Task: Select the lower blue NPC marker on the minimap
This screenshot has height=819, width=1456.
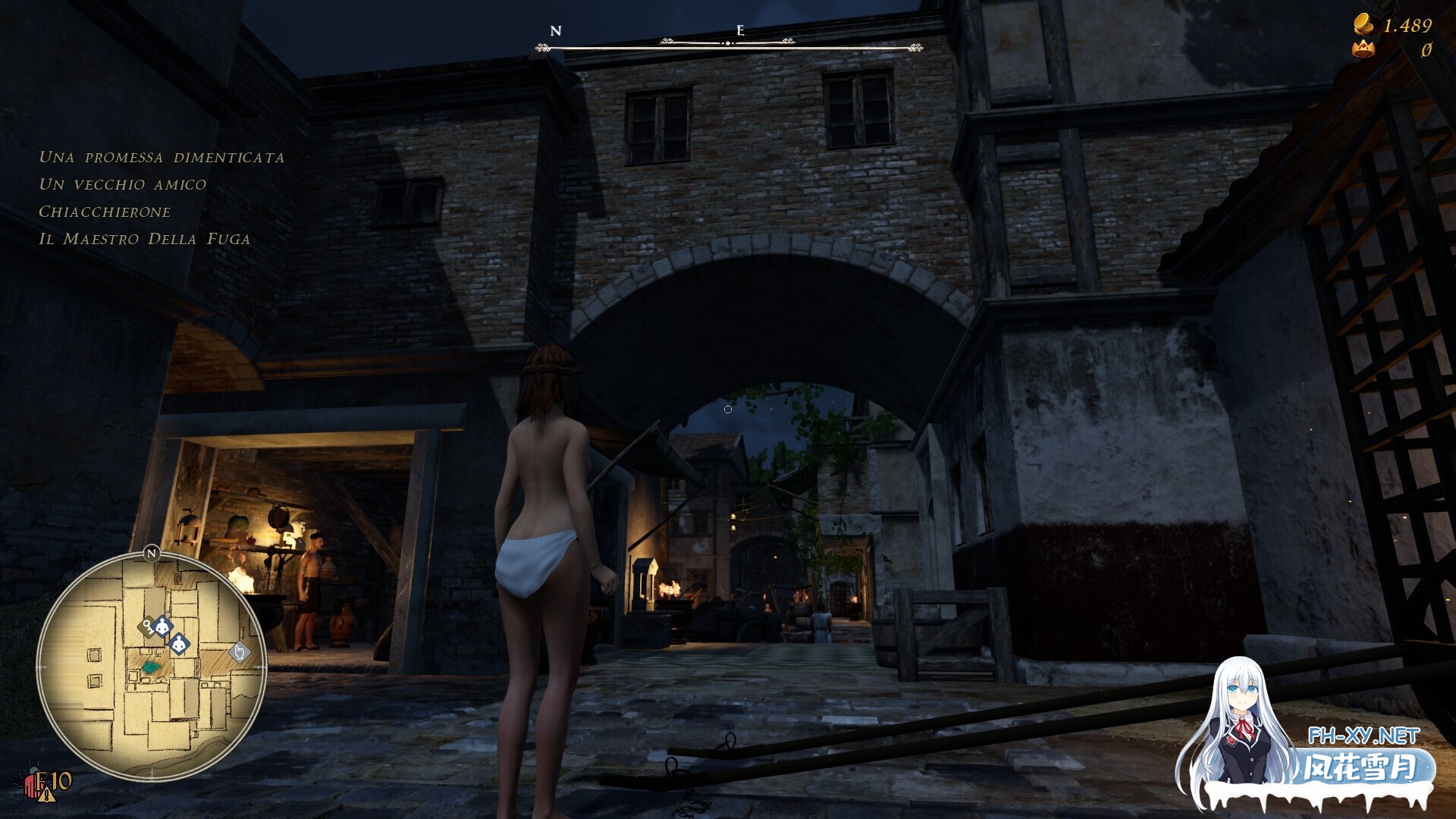Action: coord(179,645)
